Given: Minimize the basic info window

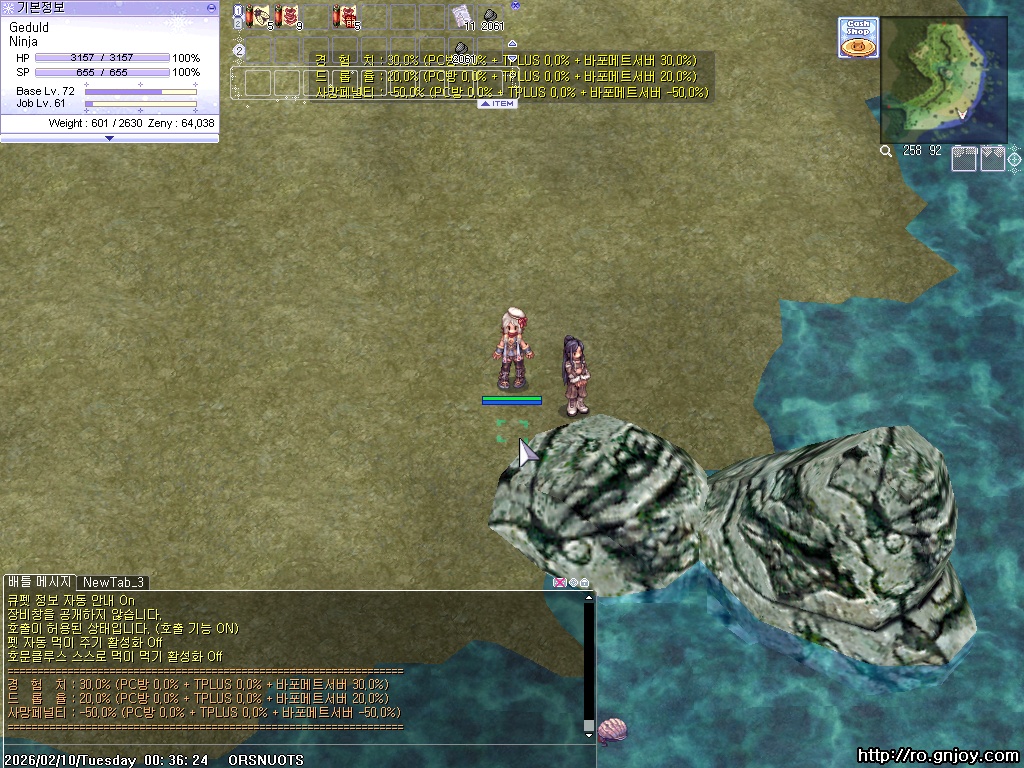Looking at the screenshot, I should pyautogui.click(x=211, y=7).
